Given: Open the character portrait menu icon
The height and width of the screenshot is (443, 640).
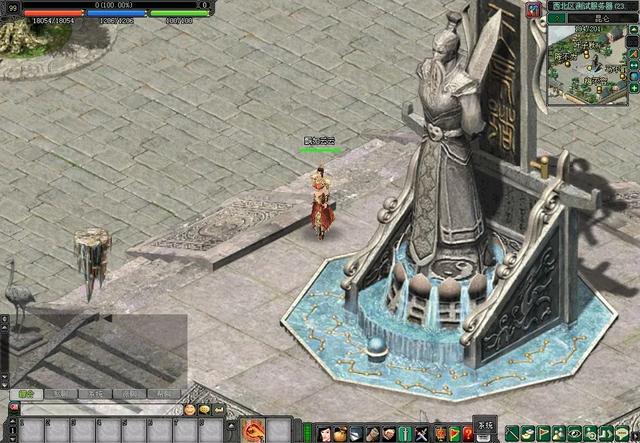Looking at the screenshot, I should tap(325, 433).
